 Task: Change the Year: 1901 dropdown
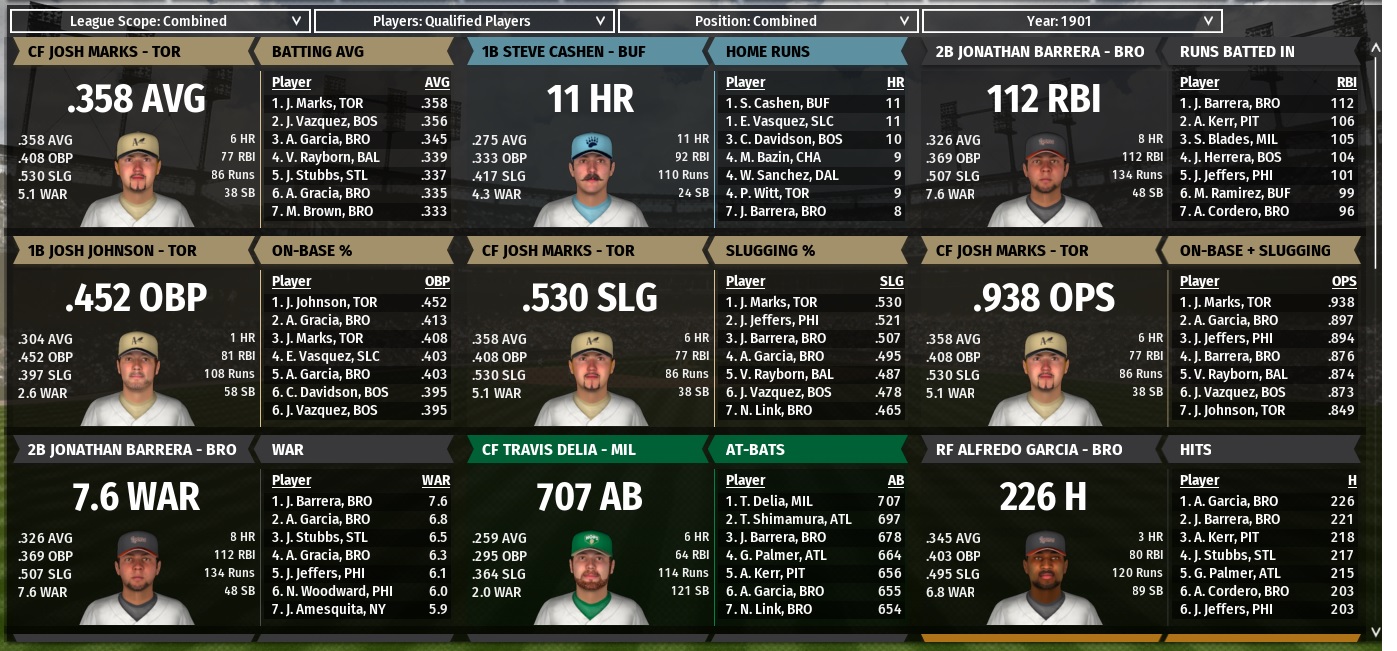click(1071, 21)
